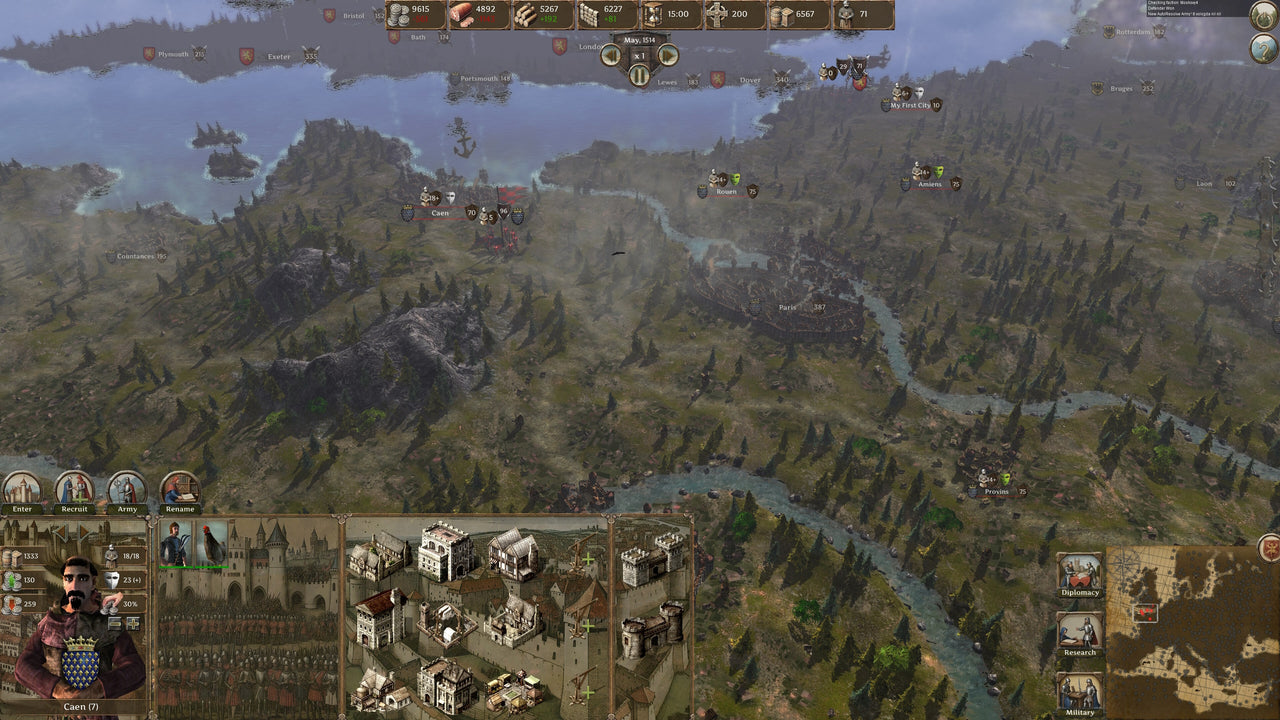Click the gold coins resource icon
The width and height of the screenshot is (1280, 720).
coord(398,14)
